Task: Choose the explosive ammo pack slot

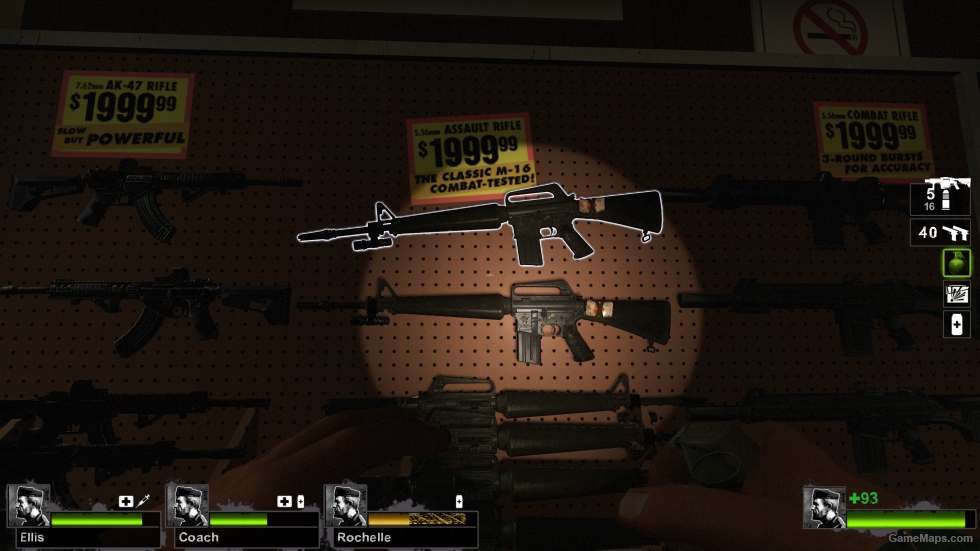Action: 956,294
